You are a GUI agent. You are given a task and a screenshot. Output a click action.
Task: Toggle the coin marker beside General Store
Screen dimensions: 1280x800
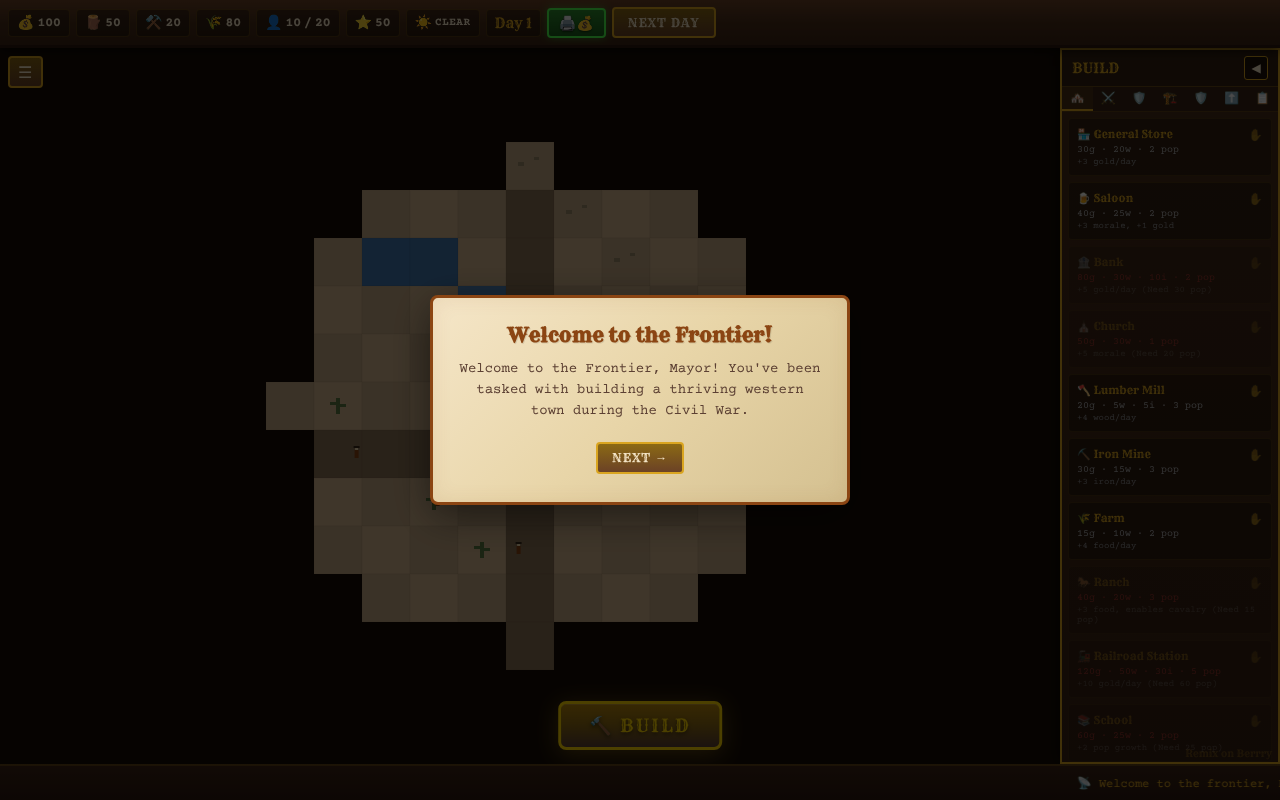pos(1255,134)
